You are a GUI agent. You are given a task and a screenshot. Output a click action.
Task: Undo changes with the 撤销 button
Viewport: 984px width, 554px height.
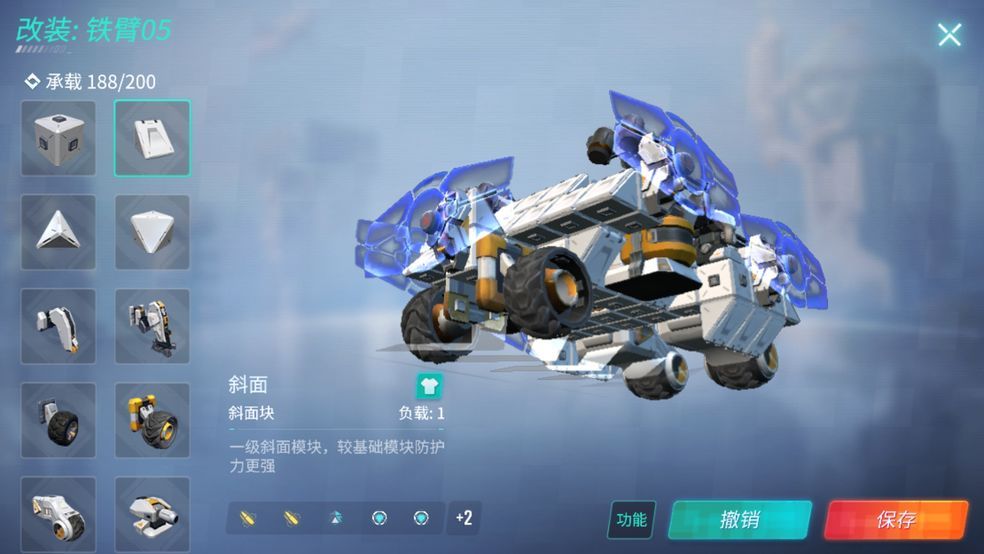coord(739,519)
